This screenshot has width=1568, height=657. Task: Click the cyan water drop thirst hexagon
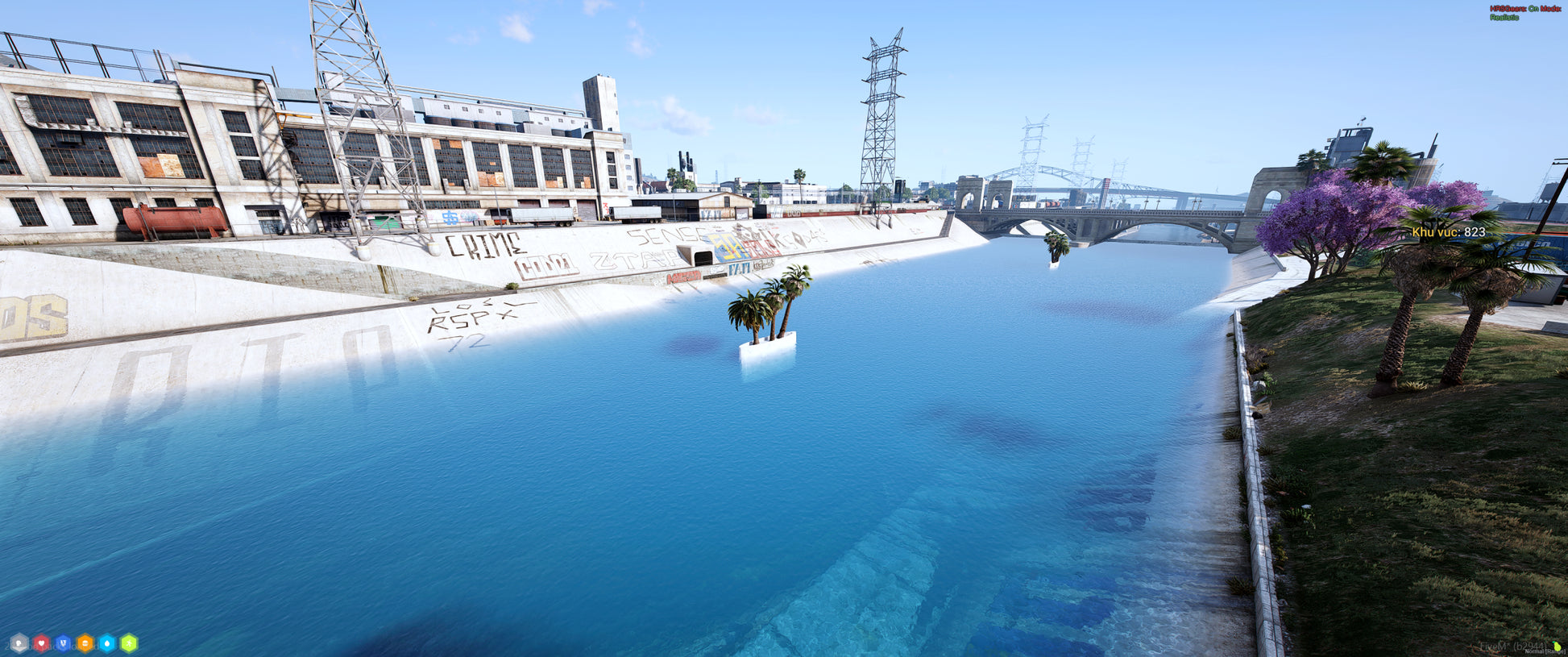coord(107,643)
